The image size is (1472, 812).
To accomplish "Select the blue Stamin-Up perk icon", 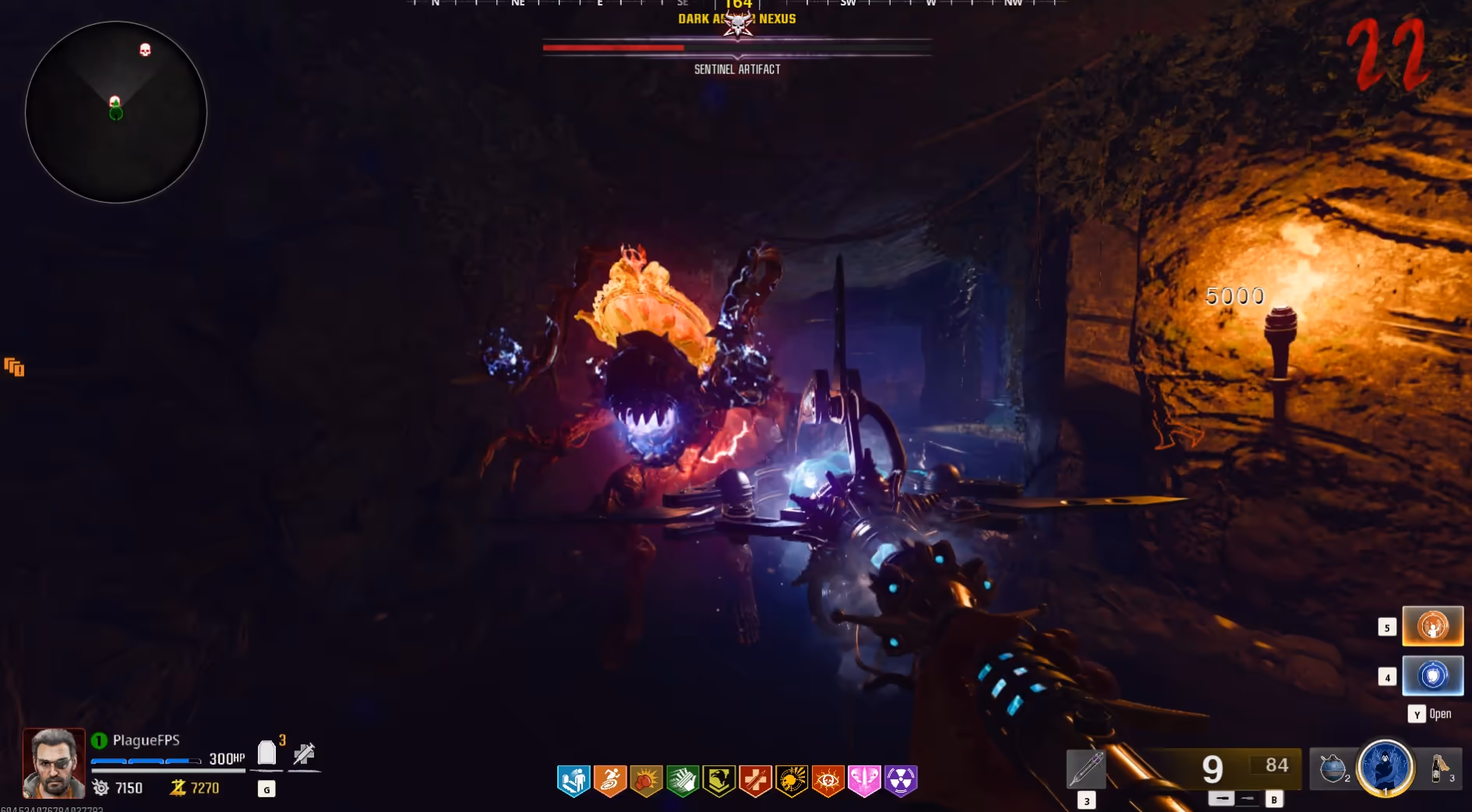I will click(574, 780).
